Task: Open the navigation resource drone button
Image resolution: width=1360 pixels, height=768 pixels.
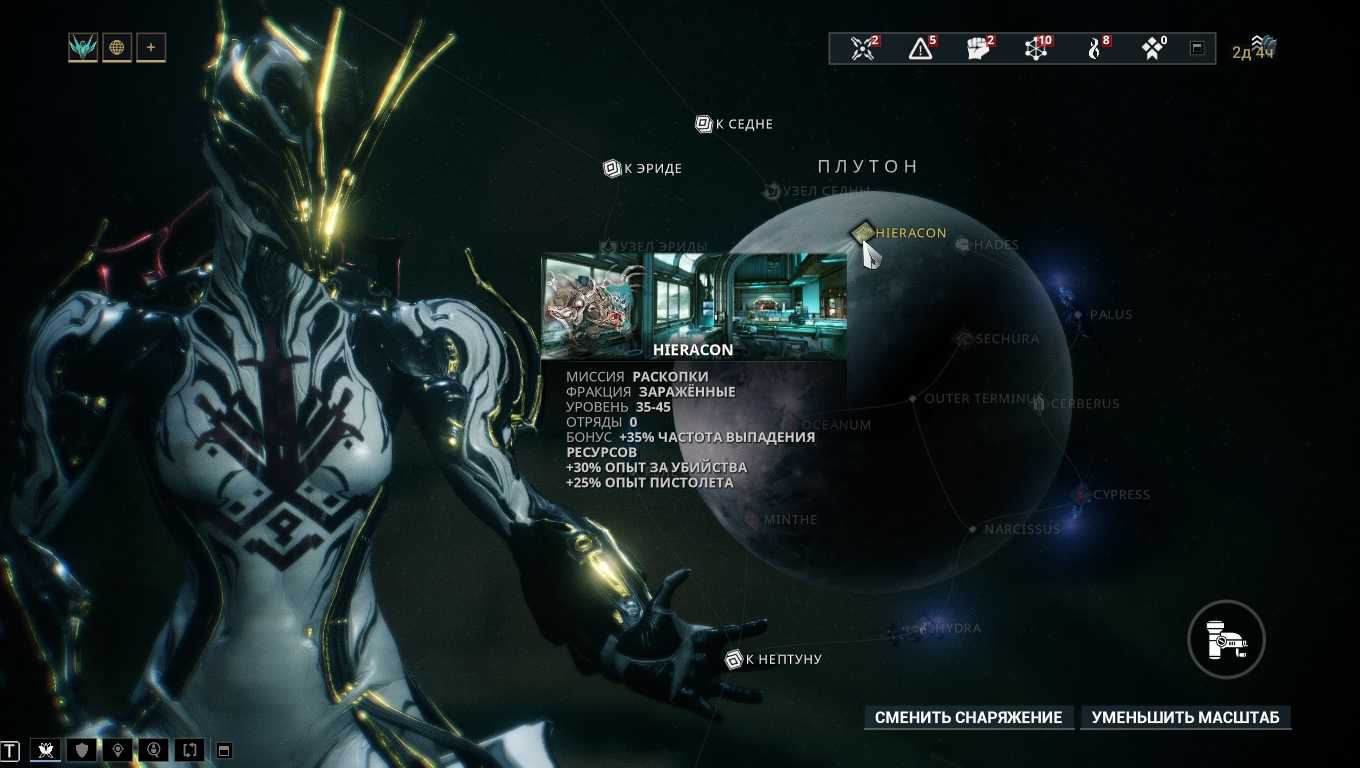Action: (1226, 638)
